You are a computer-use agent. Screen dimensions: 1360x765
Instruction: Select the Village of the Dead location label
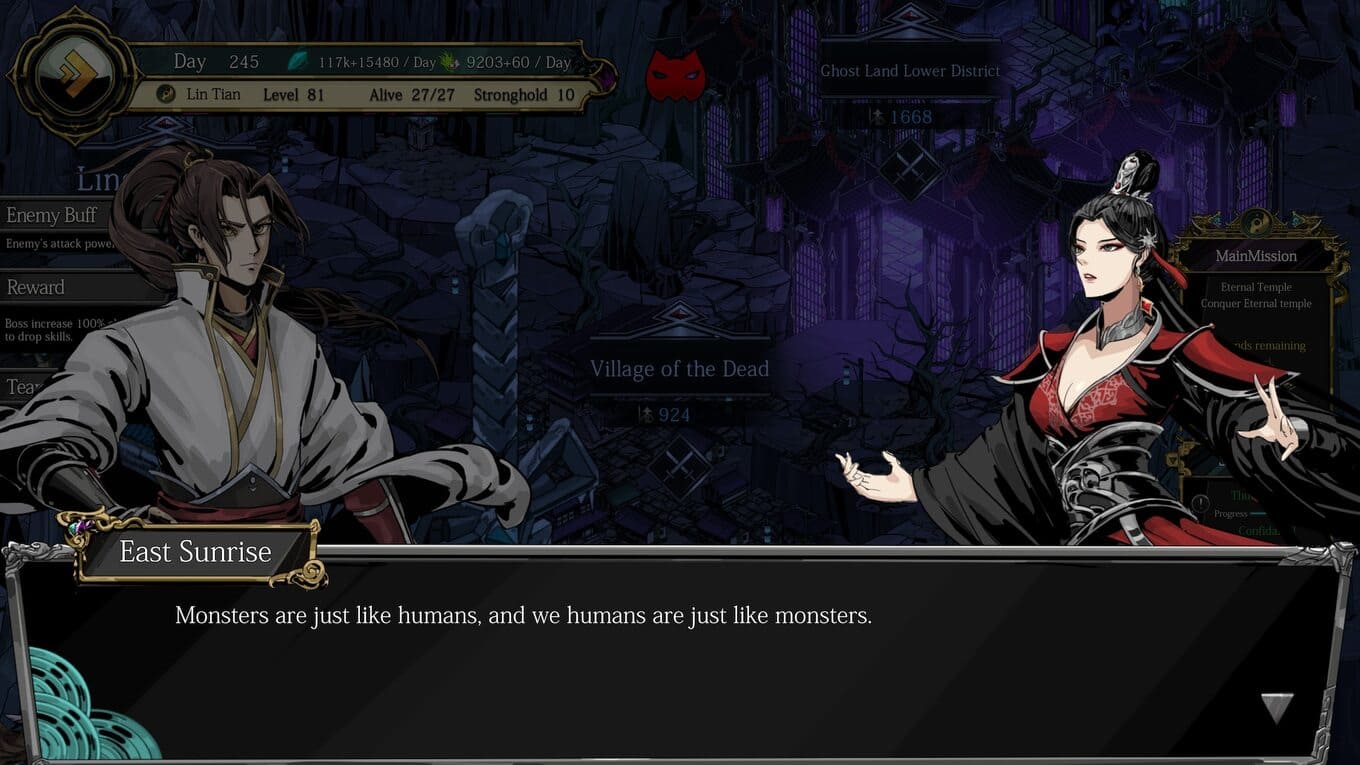coord(679,369)
